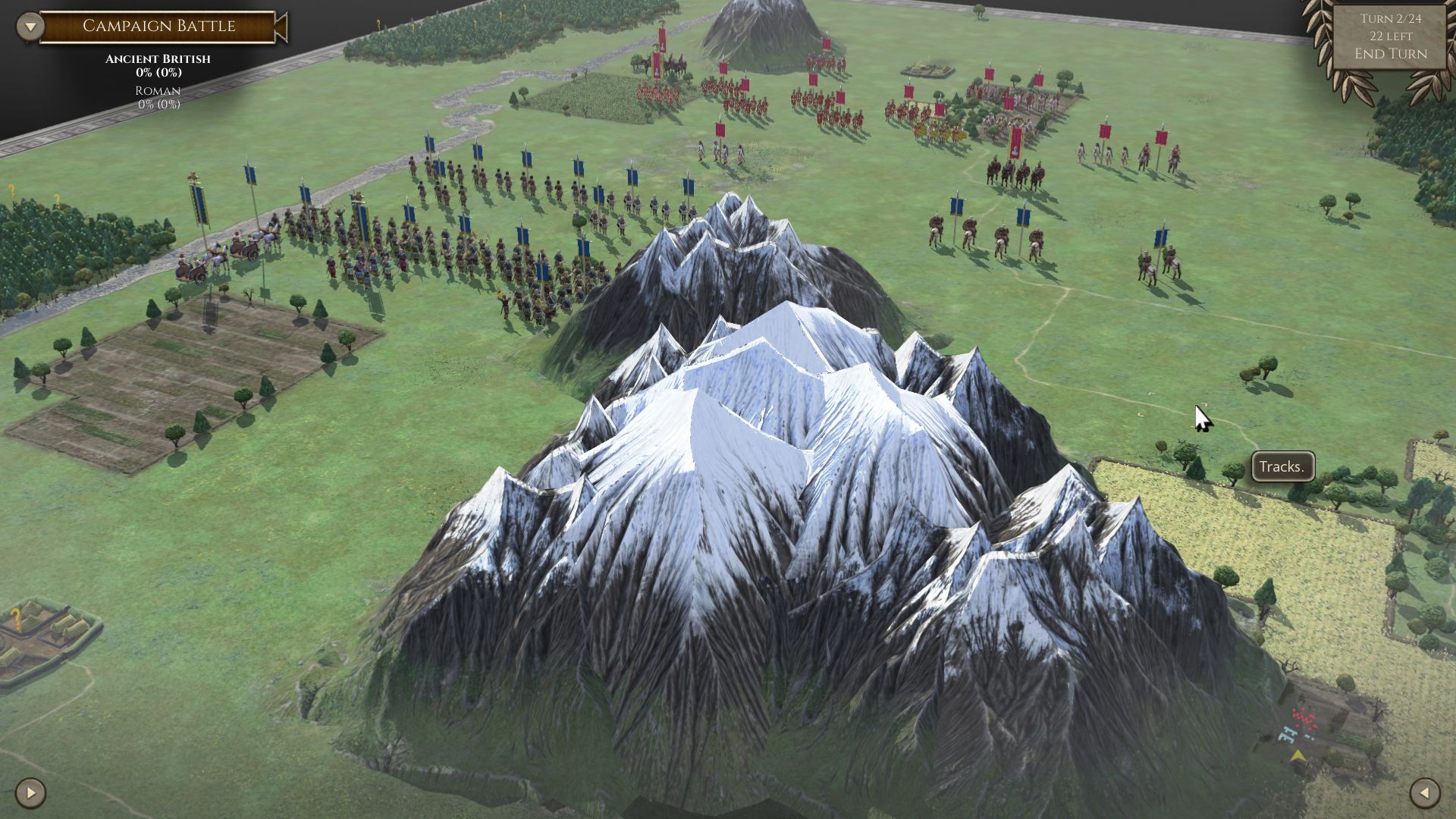
Task: Click the Campaign Battle title banner
Action: 159,25
